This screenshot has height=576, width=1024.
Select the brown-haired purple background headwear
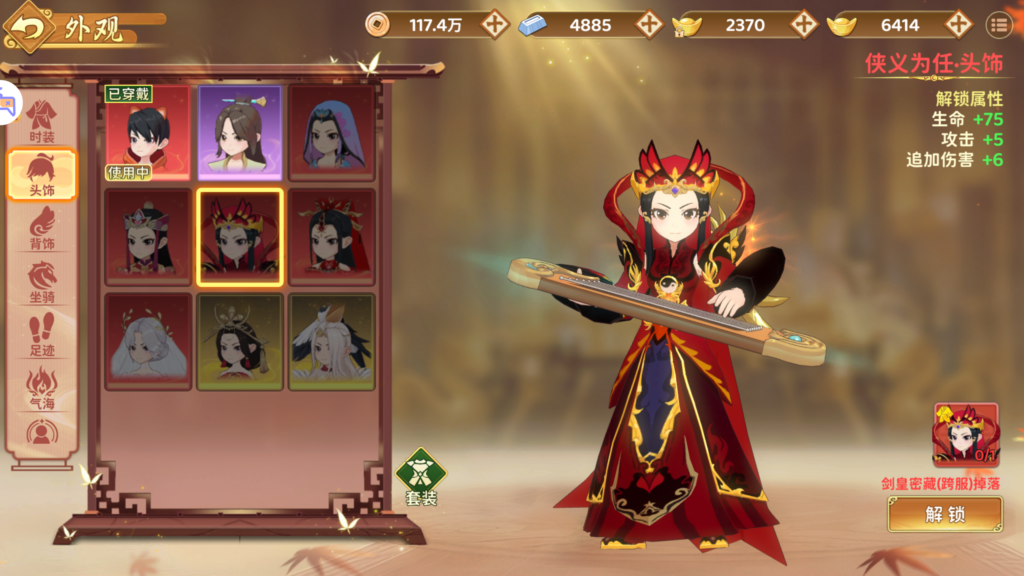point(240,133)
